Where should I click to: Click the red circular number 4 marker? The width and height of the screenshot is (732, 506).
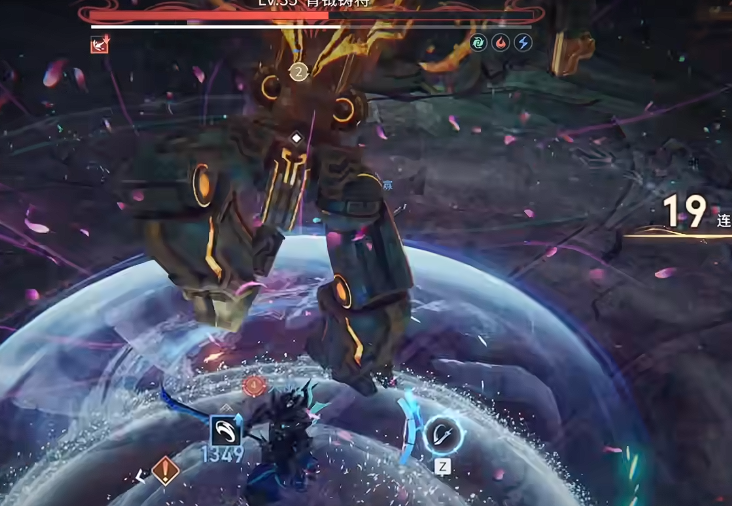click(x=254, y=386)
